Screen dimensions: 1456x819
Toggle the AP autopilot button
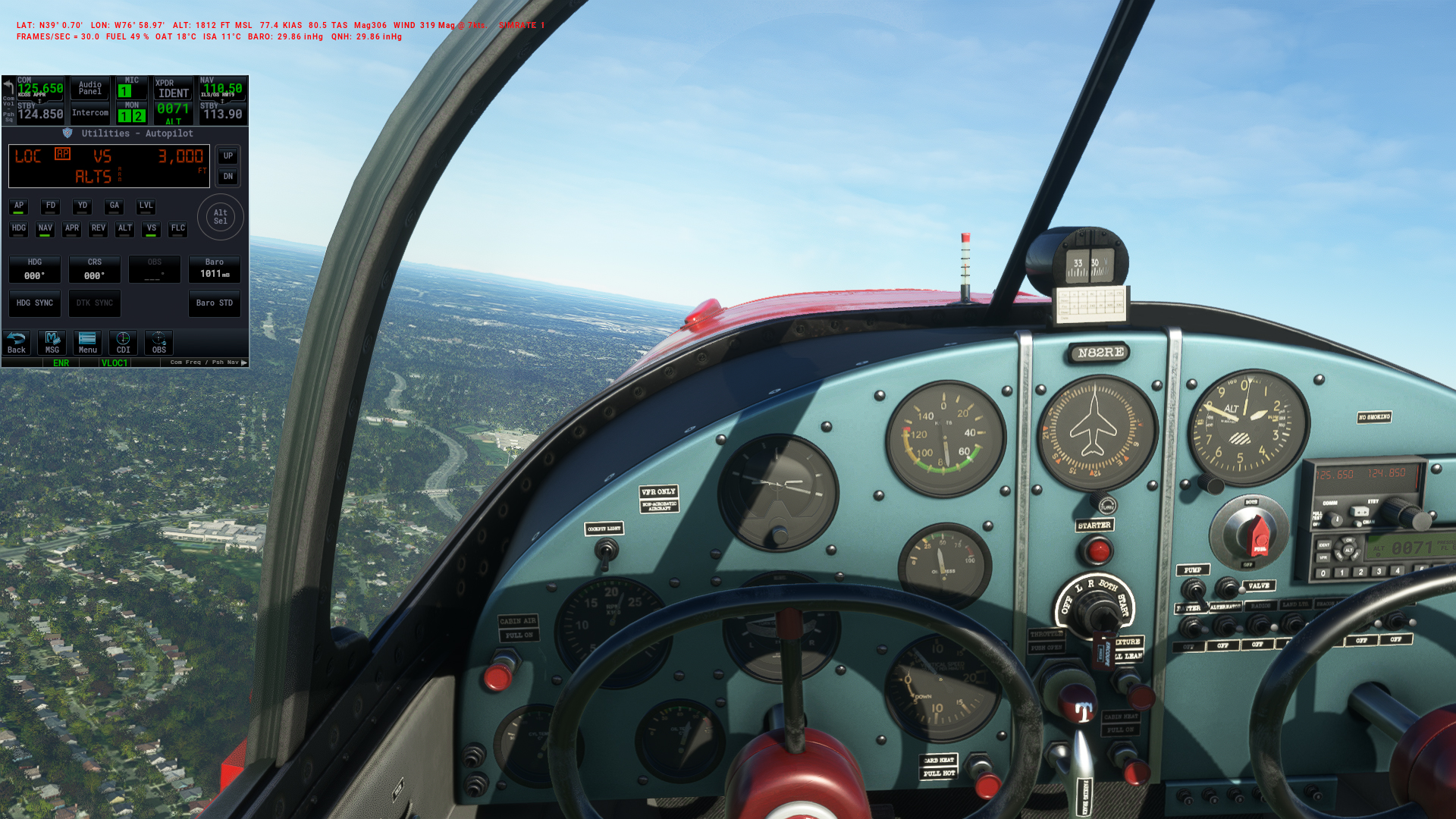pos(19,206)
